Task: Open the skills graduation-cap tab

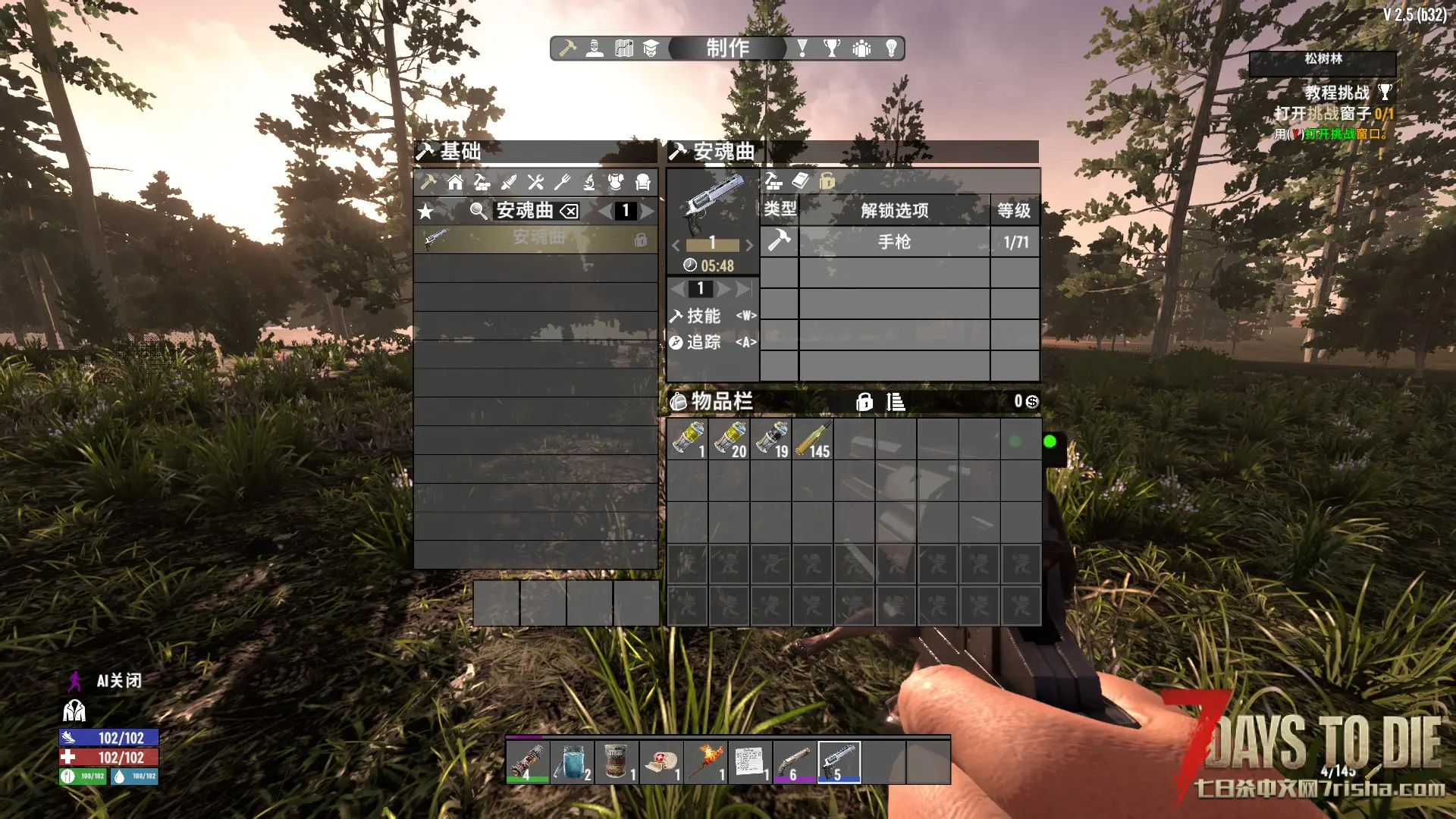Action: (651, 49)
